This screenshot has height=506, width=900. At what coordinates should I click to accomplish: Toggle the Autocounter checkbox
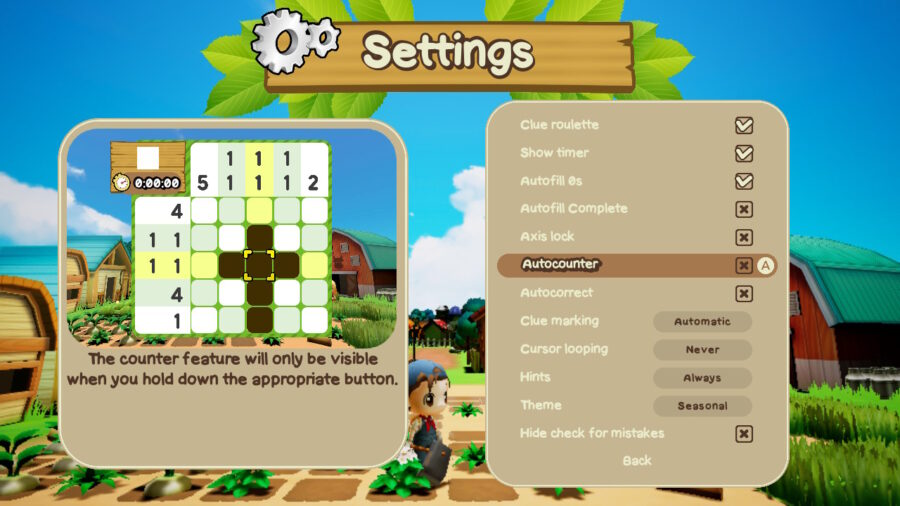(x=743, y=266)
